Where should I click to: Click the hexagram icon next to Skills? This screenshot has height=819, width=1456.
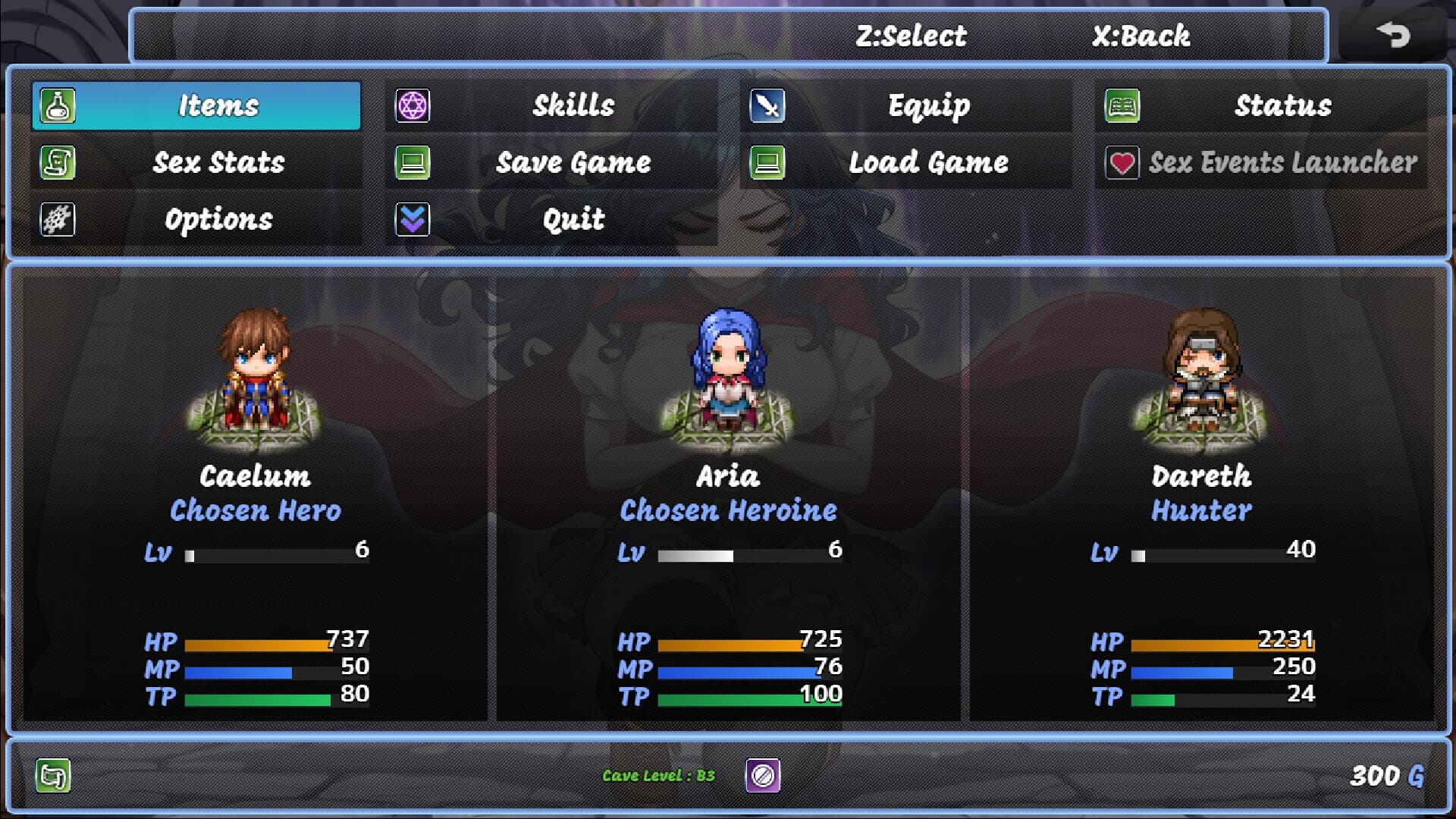point(412,105)
